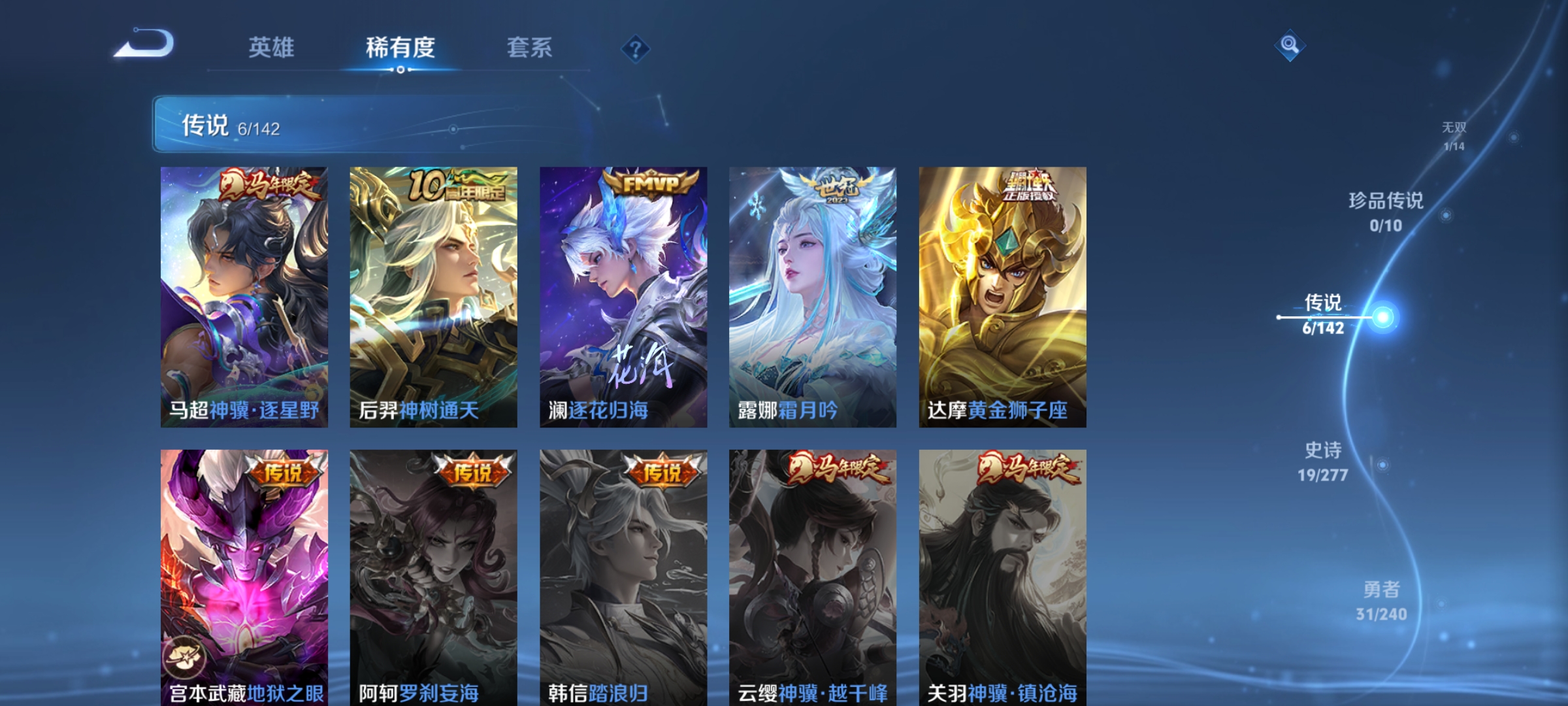Switch to the 套系 tab
The width and height of the screenshot is (1568, 706).
tap(530, 47)
